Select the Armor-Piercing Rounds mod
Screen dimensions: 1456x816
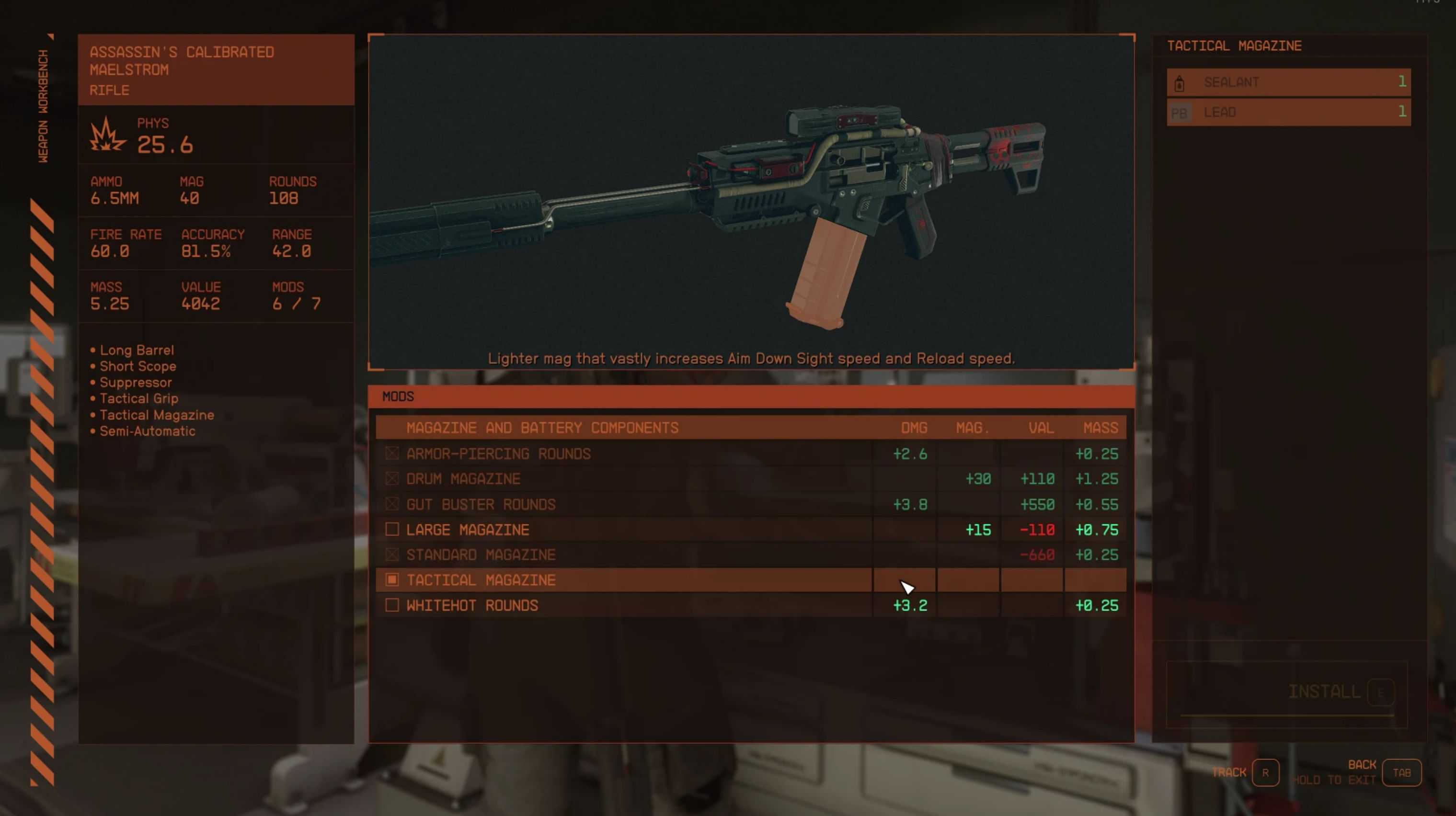pos(498,454)
